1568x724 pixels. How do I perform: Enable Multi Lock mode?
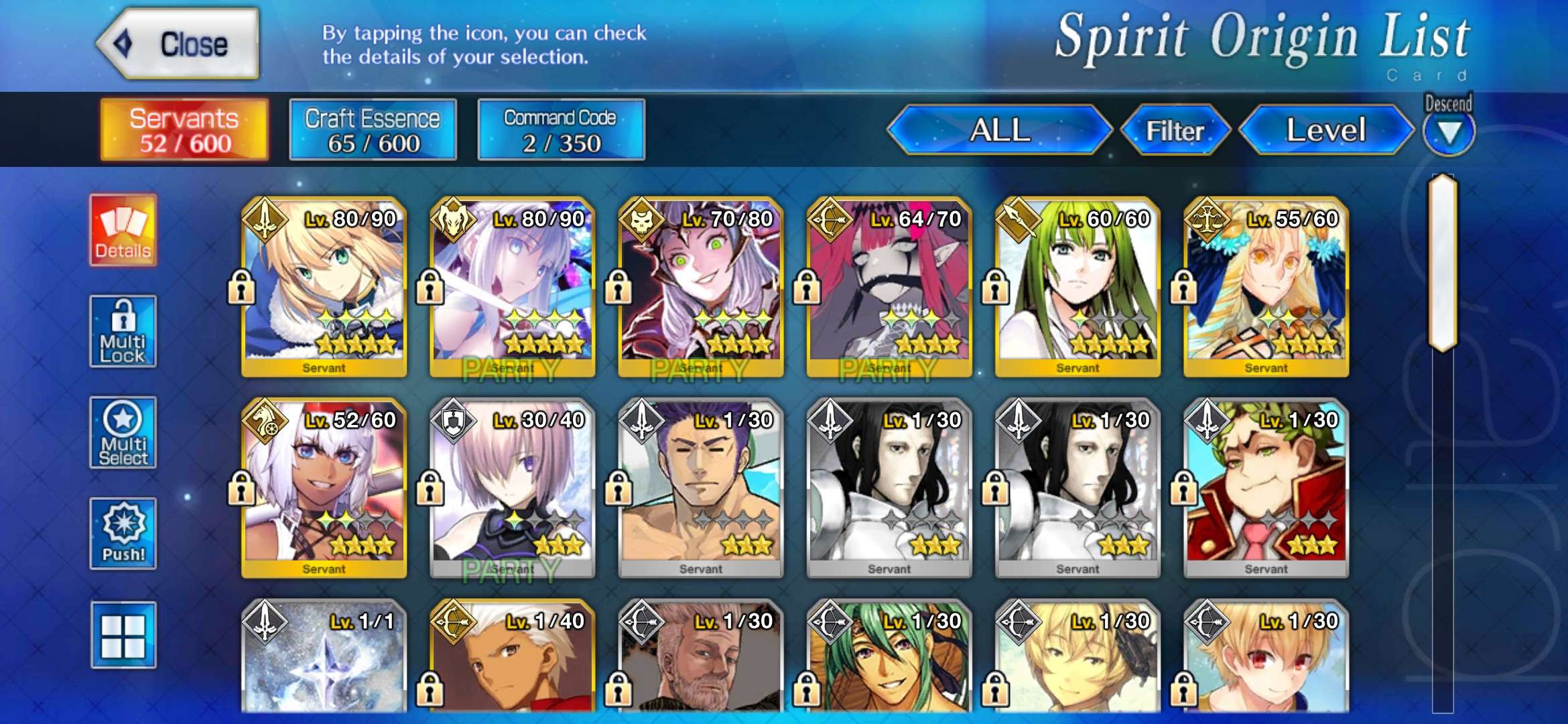(x=123, y=332)
